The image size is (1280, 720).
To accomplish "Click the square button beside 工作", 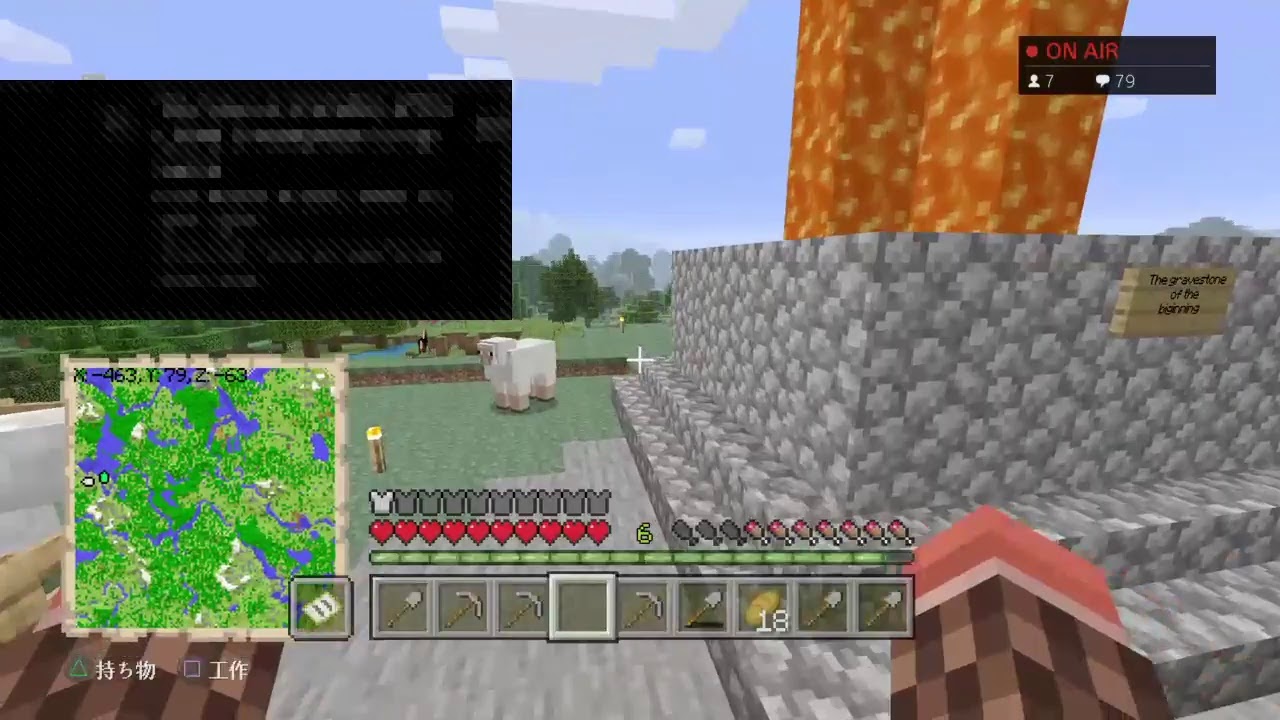I will (x=192, y=670).
